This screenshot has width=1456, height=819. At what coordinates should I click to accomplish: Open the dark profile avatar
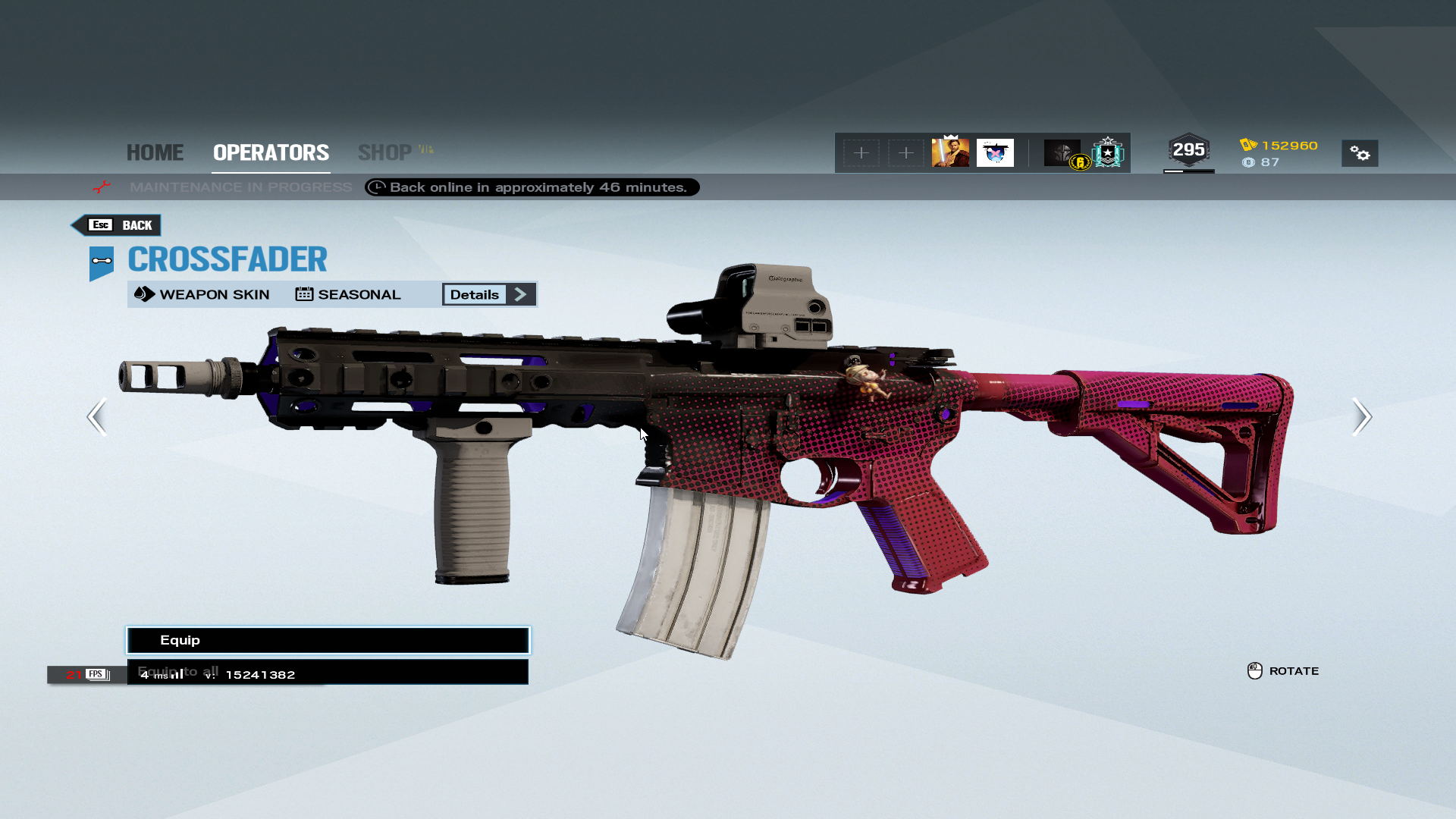tap(1062, 152)
